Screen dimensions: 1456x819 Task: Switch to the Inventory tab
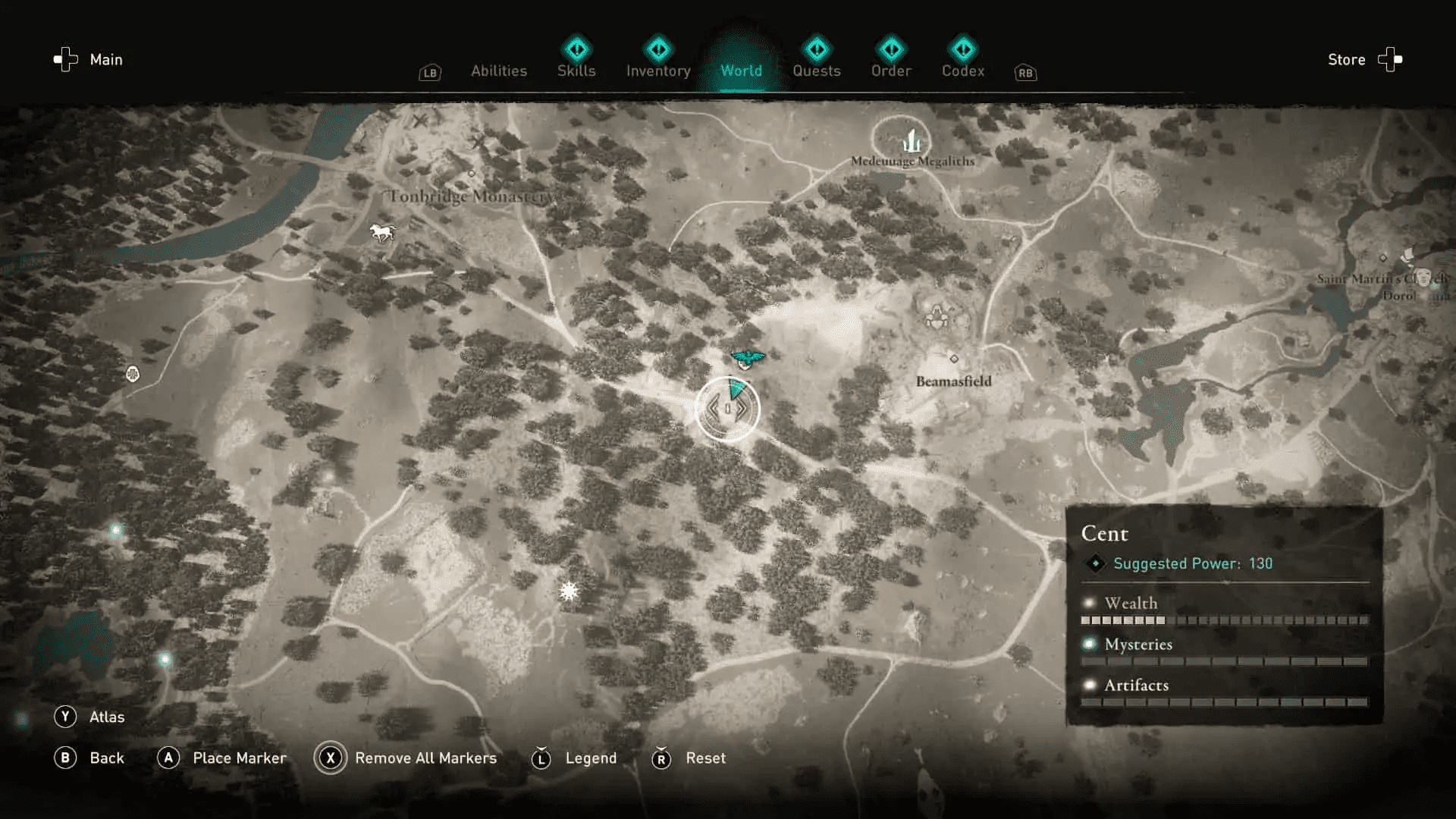[657, 71]
